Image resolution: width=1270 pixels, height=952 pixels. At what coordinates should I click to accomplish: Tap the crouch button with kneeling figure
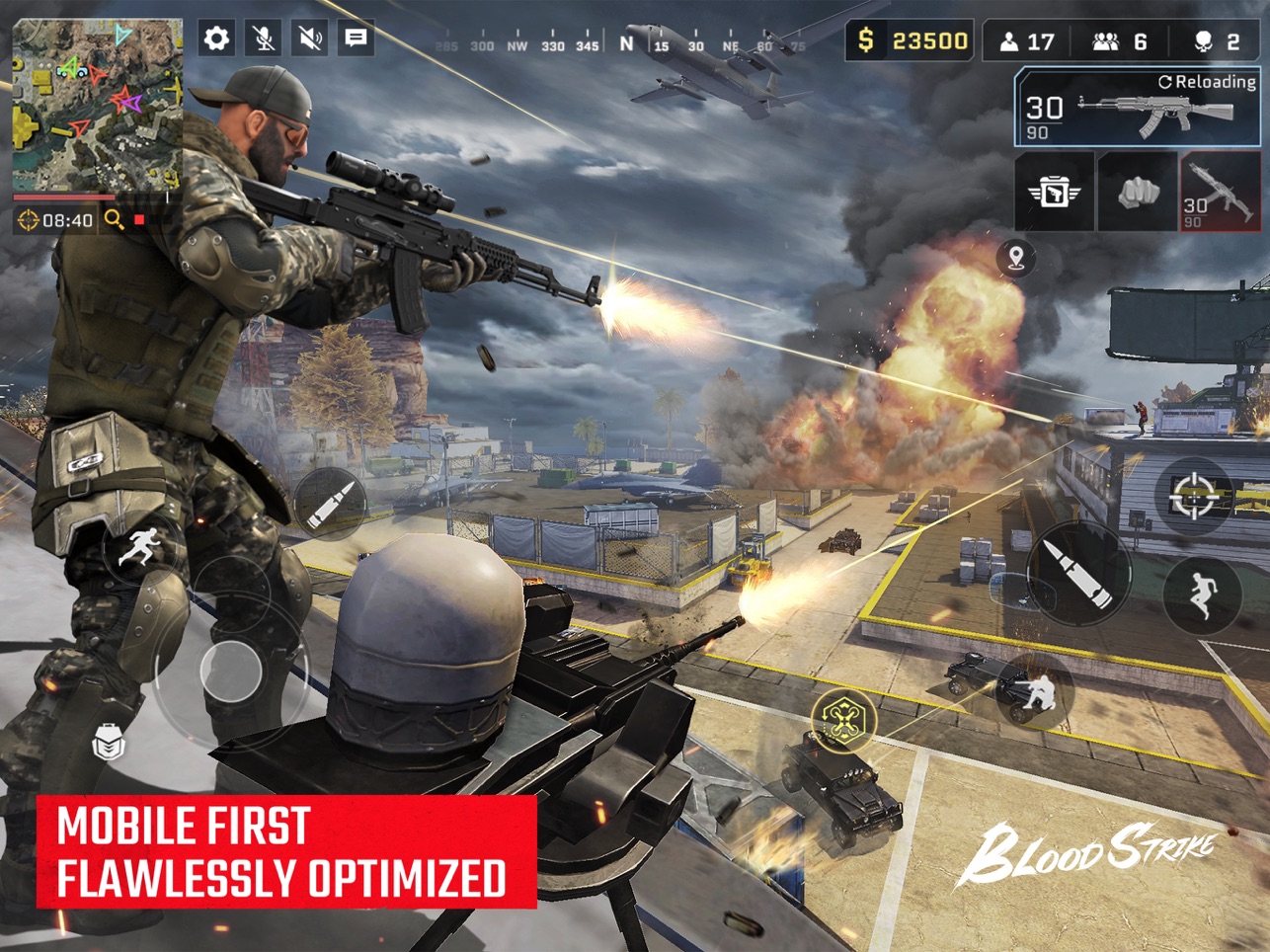tap(1034, 689)
